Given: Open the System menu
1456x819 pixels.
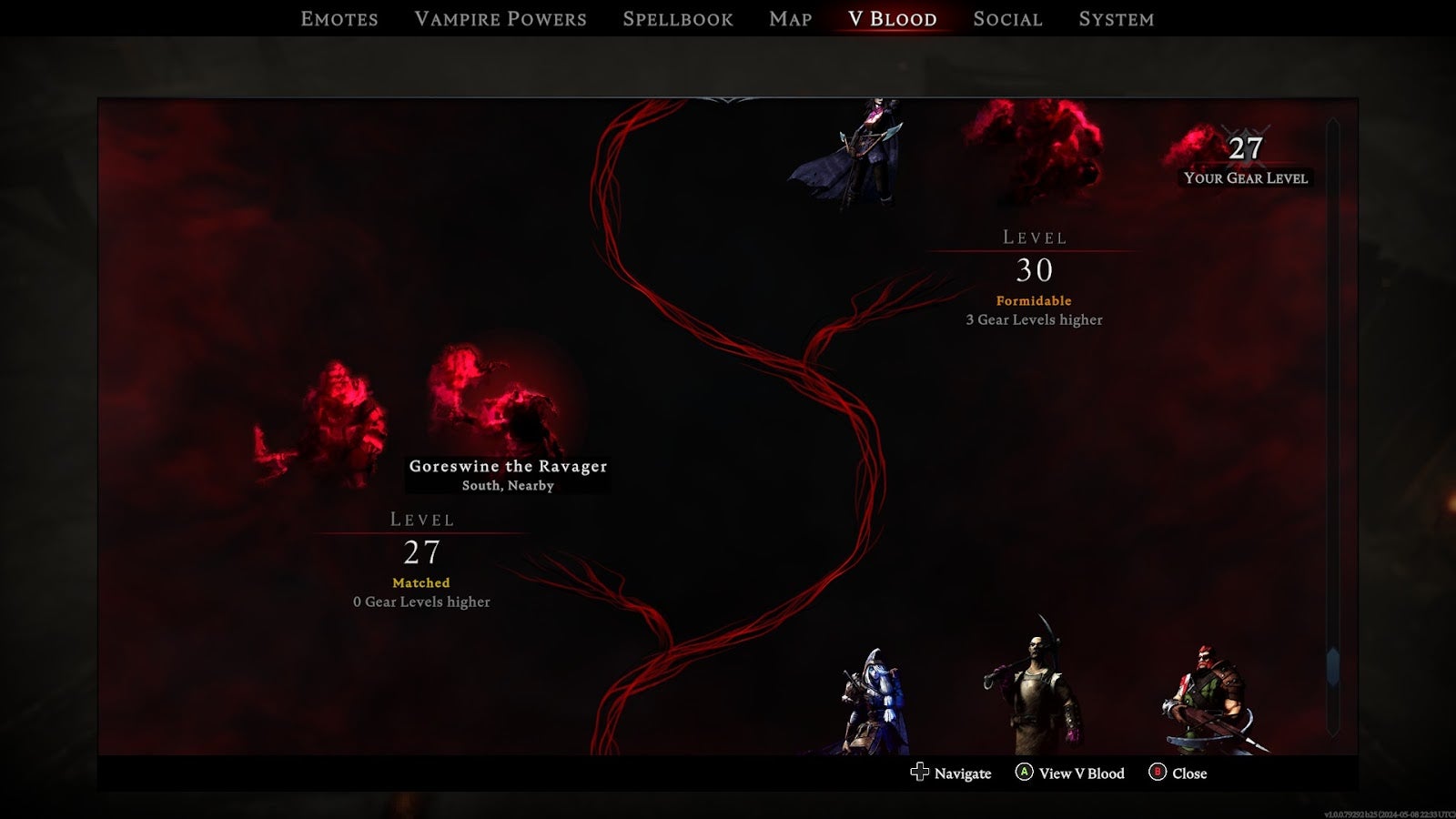Looking at the screenshot, I should click(1117, 18).
